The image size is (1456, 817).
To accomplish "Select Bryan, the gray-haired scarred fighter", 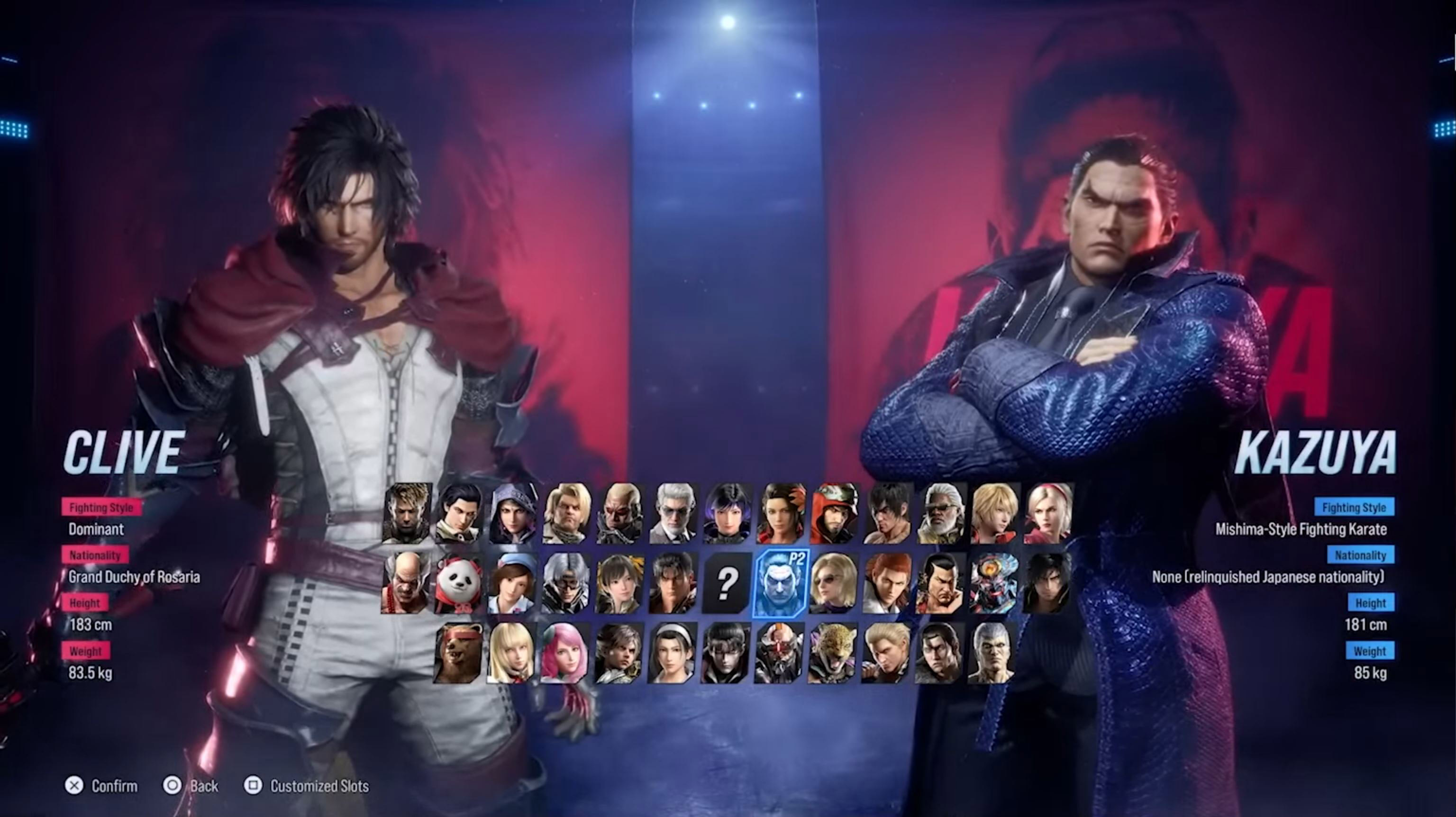I will point(992,653).
